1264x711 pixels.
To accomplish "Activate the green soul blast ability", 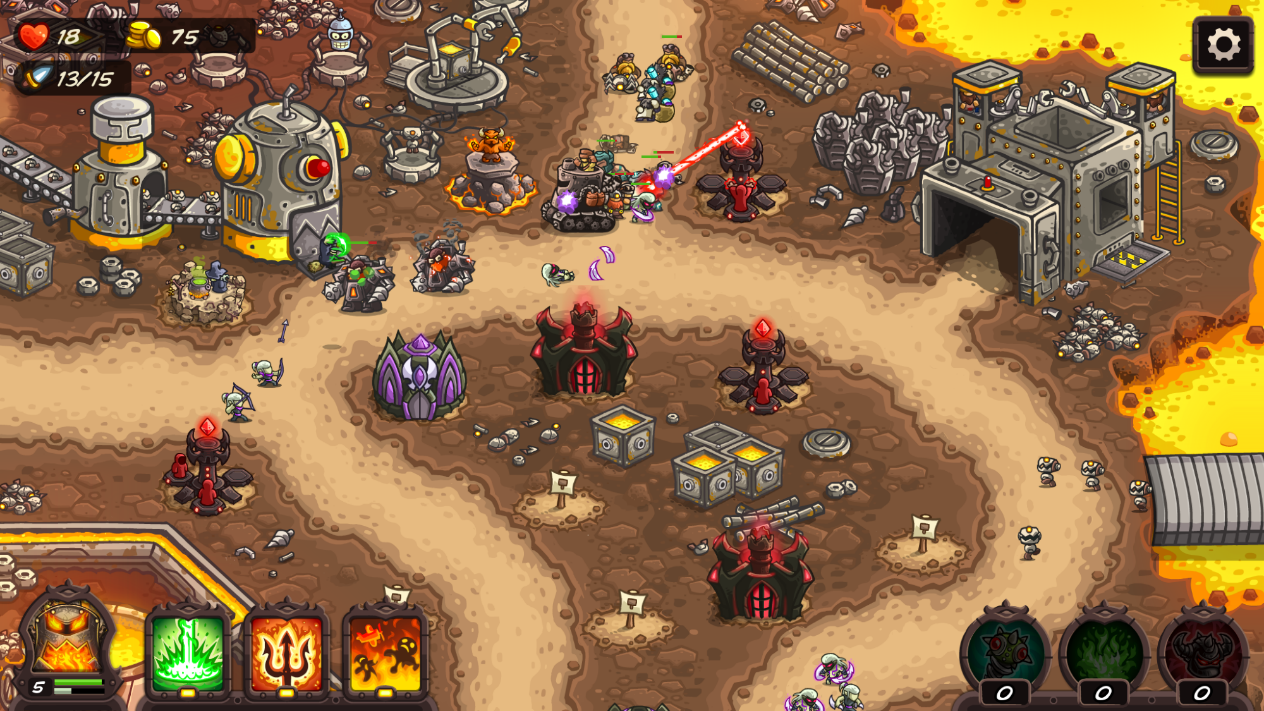I will coord(188,652).
